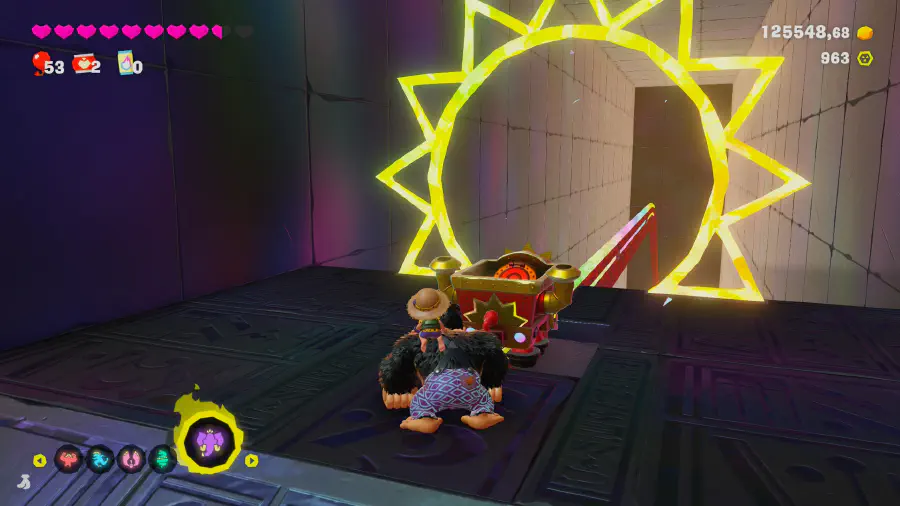Screen dimensions: 900x506
Task: Choose the blue Zebra Bananza transformation
Action: coord(100,459)
